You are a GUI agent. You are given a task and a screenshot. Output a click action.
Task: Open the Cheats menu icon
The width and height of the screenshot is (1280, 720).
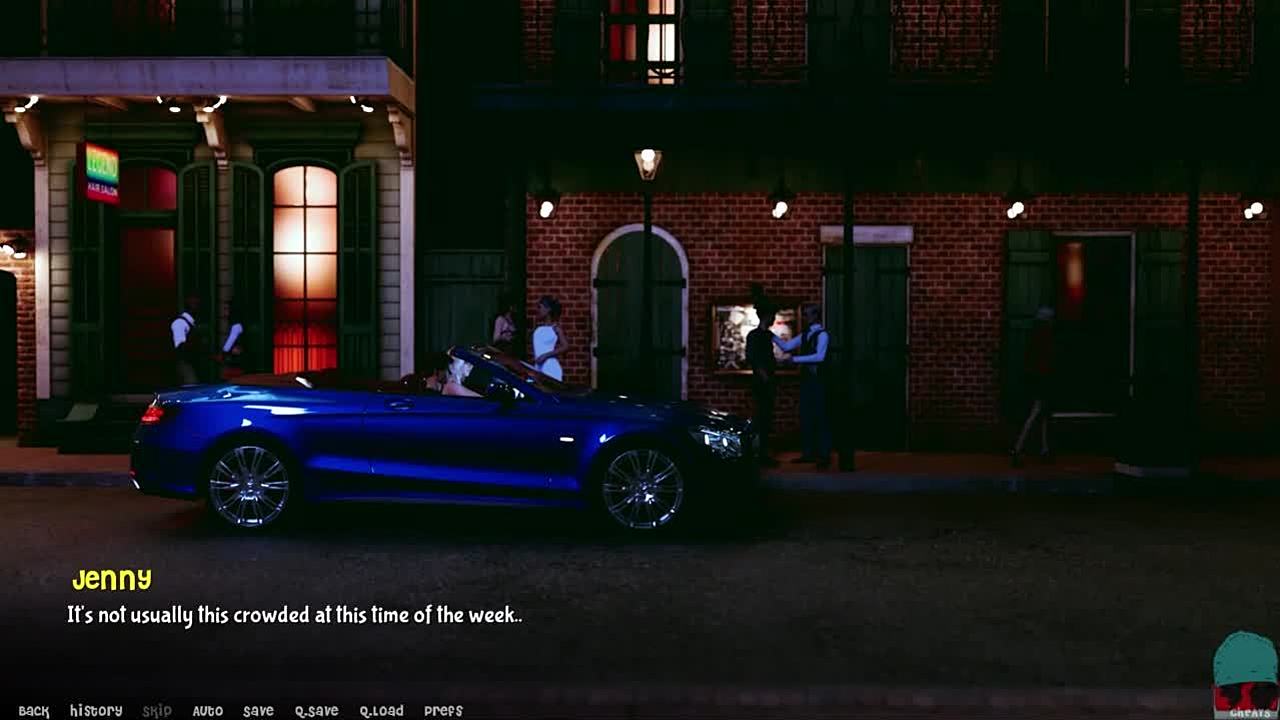[x=1245, y=676]
